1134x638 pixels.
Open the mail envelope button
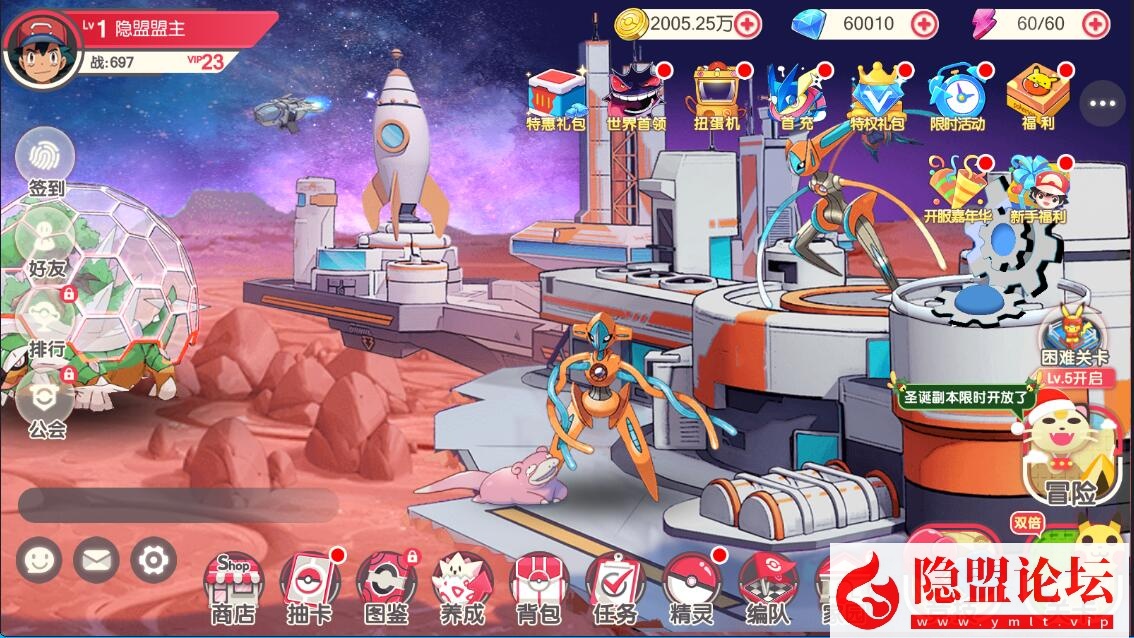pos(95,560)
